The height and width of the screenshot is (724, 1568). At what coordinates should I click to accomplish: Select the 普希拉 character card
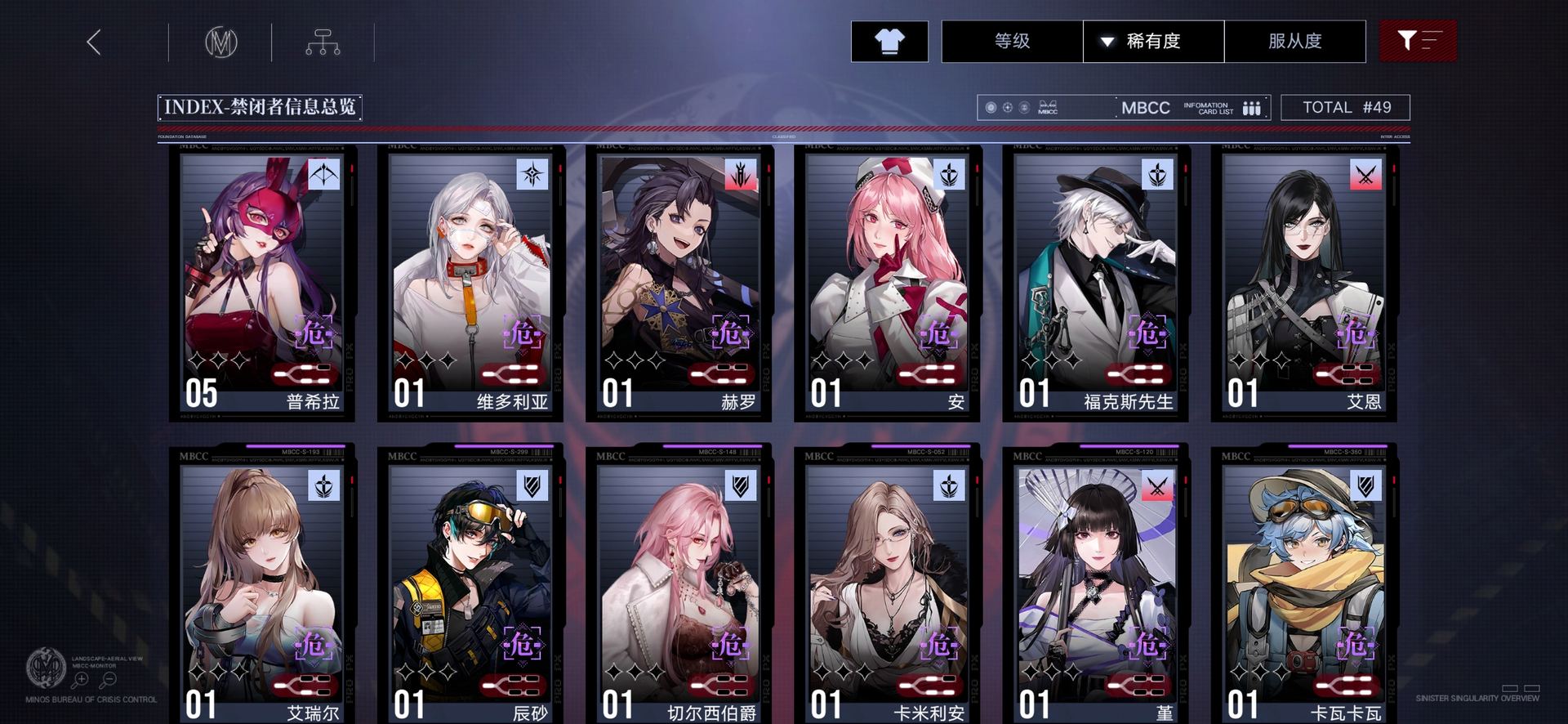point(261,282)
